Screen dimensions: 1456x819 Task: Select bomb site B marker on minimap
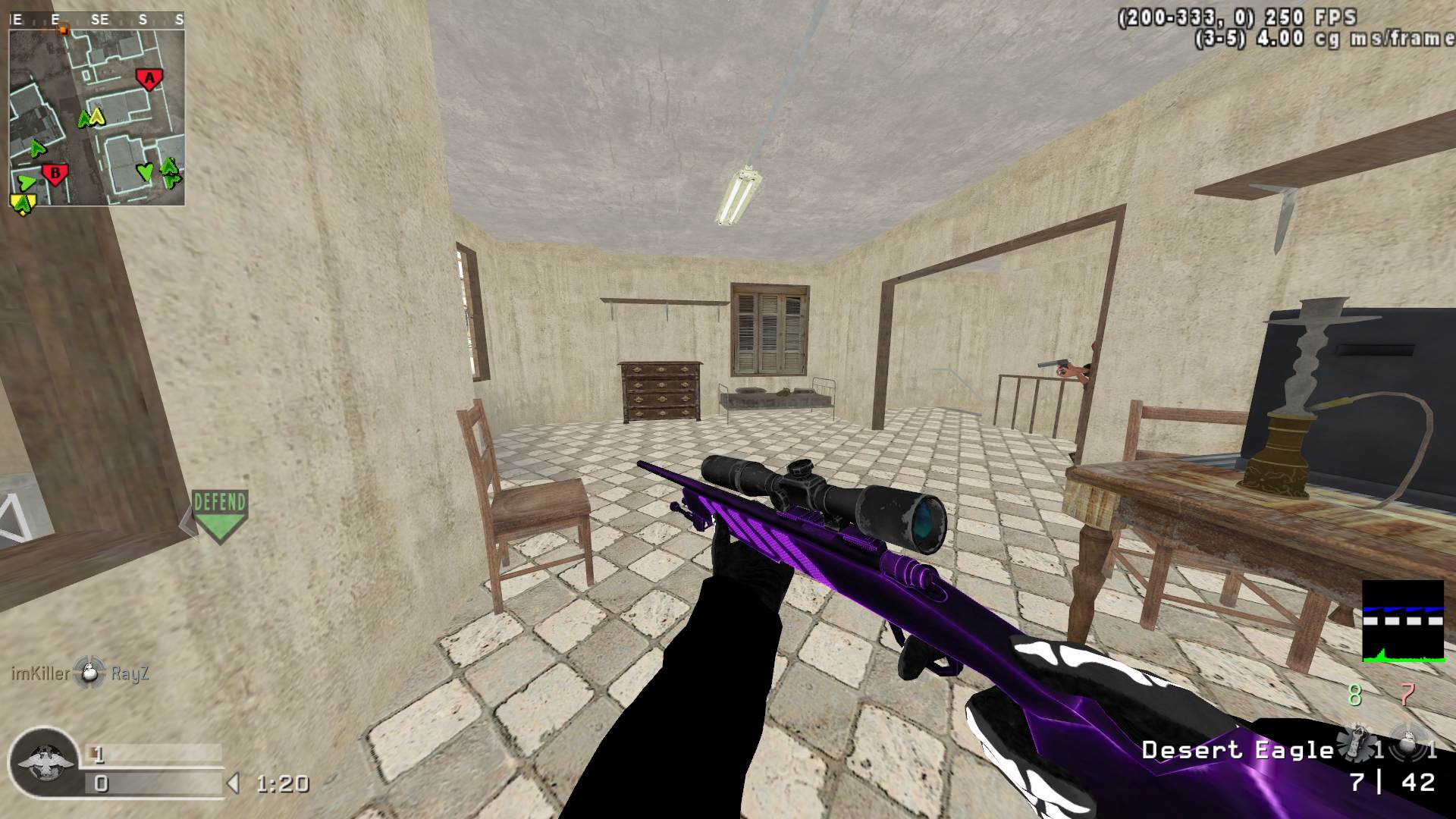(x=55, y=174)
